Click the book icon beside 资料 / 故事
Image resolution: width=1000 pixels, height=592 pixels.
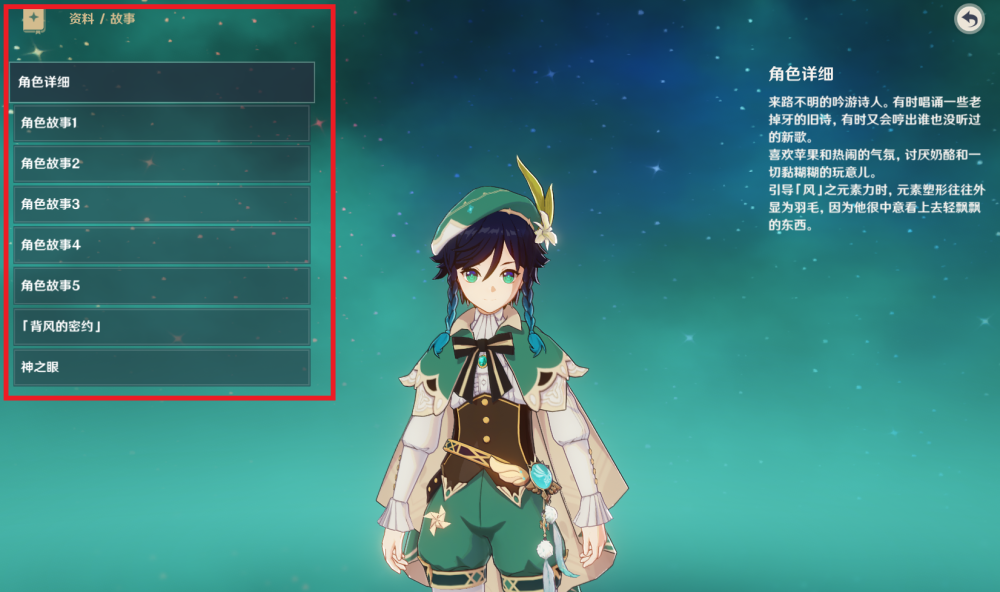(x=34, y=19)
